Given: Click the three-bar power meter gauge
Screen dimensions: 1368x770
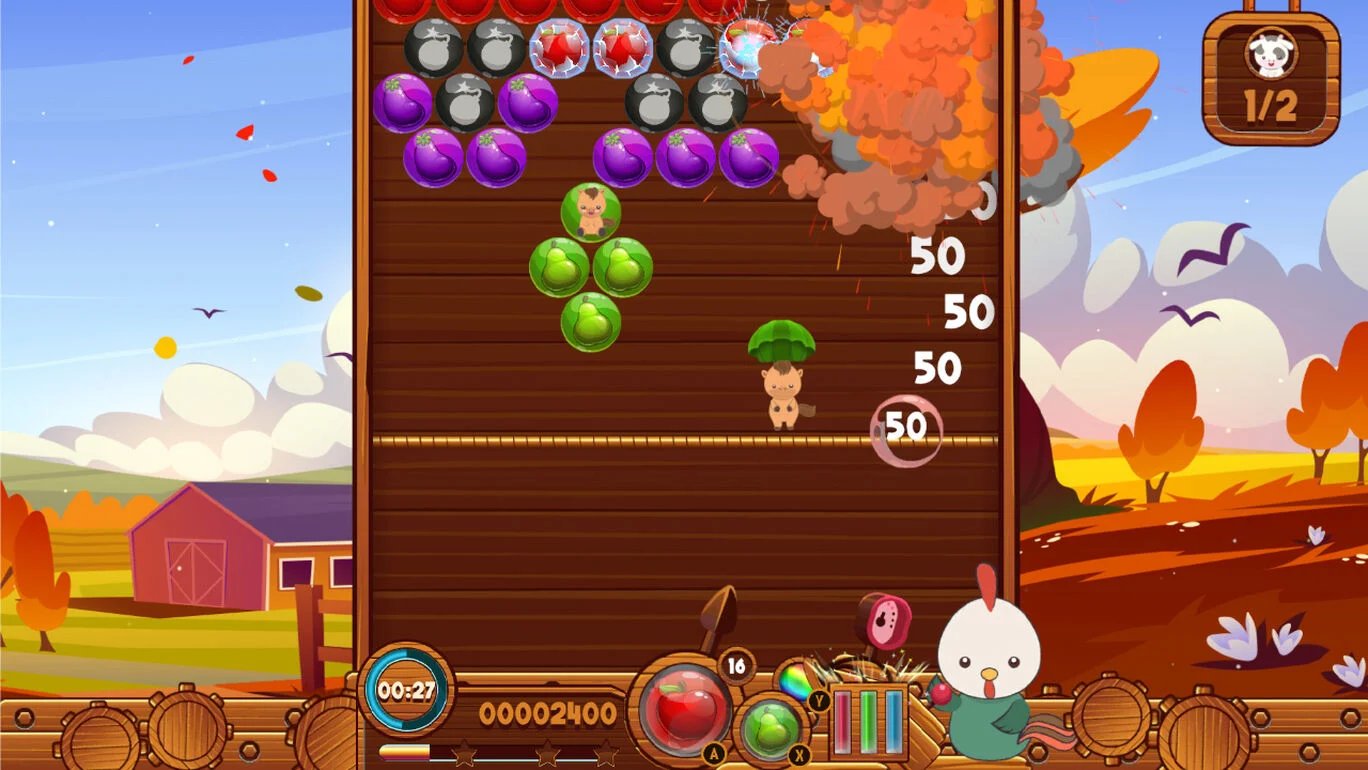Looking at the screenshot, I should click(x=870, y=720).
